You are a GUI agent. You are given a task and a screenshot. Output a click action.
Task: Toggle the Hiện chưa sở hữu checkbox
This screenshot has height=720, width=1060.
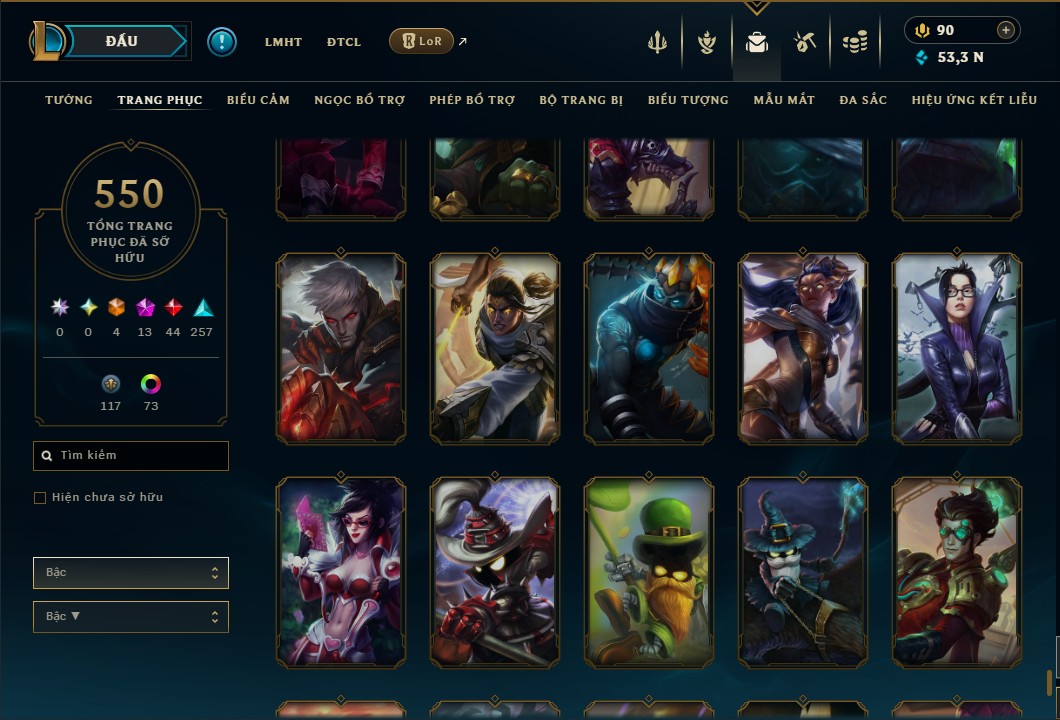point(40,498)
